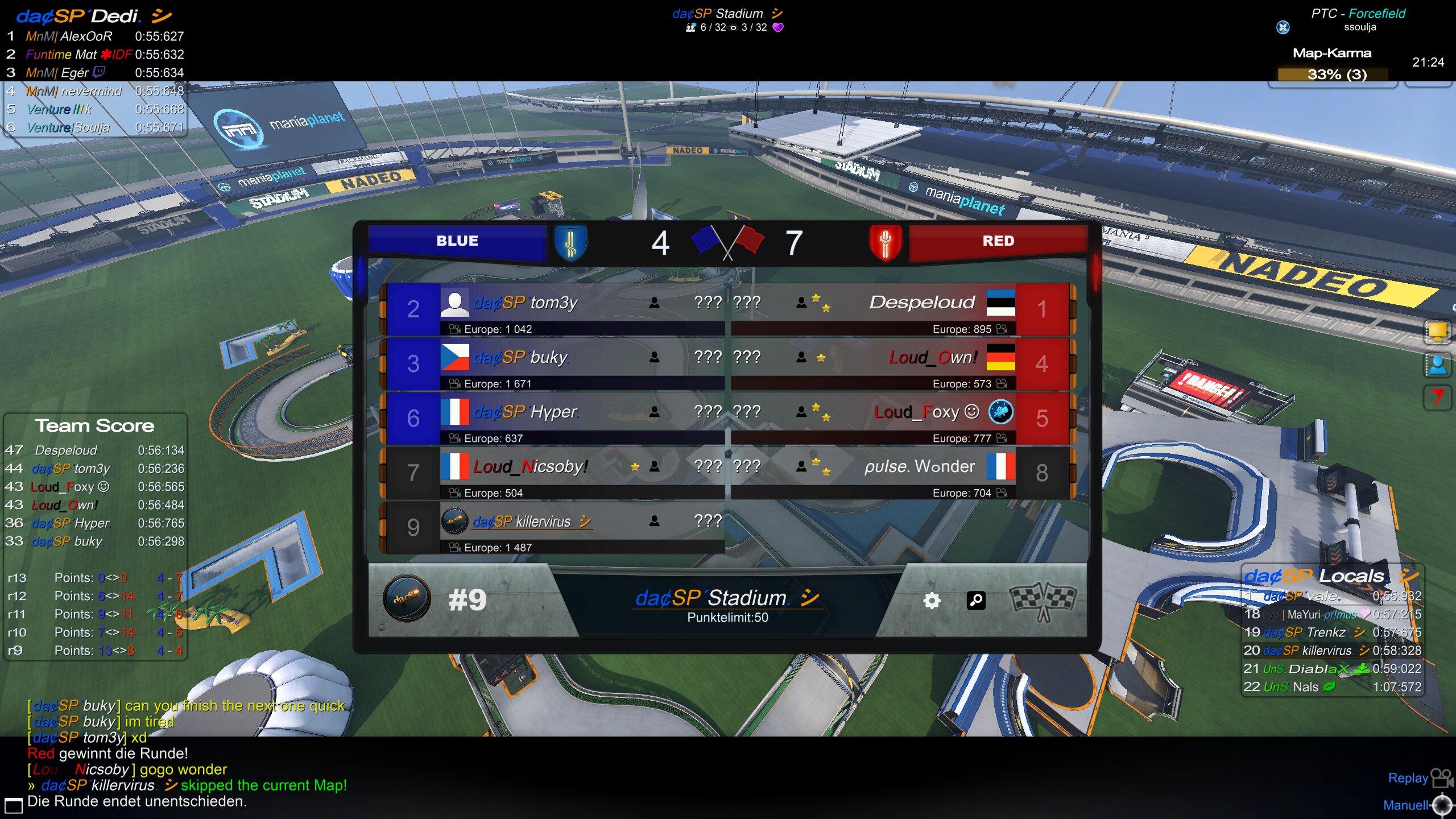This screenshot has width=1456, height=819.
Task: Click the yellow trophy widget icon
Action: (1437, 331)
